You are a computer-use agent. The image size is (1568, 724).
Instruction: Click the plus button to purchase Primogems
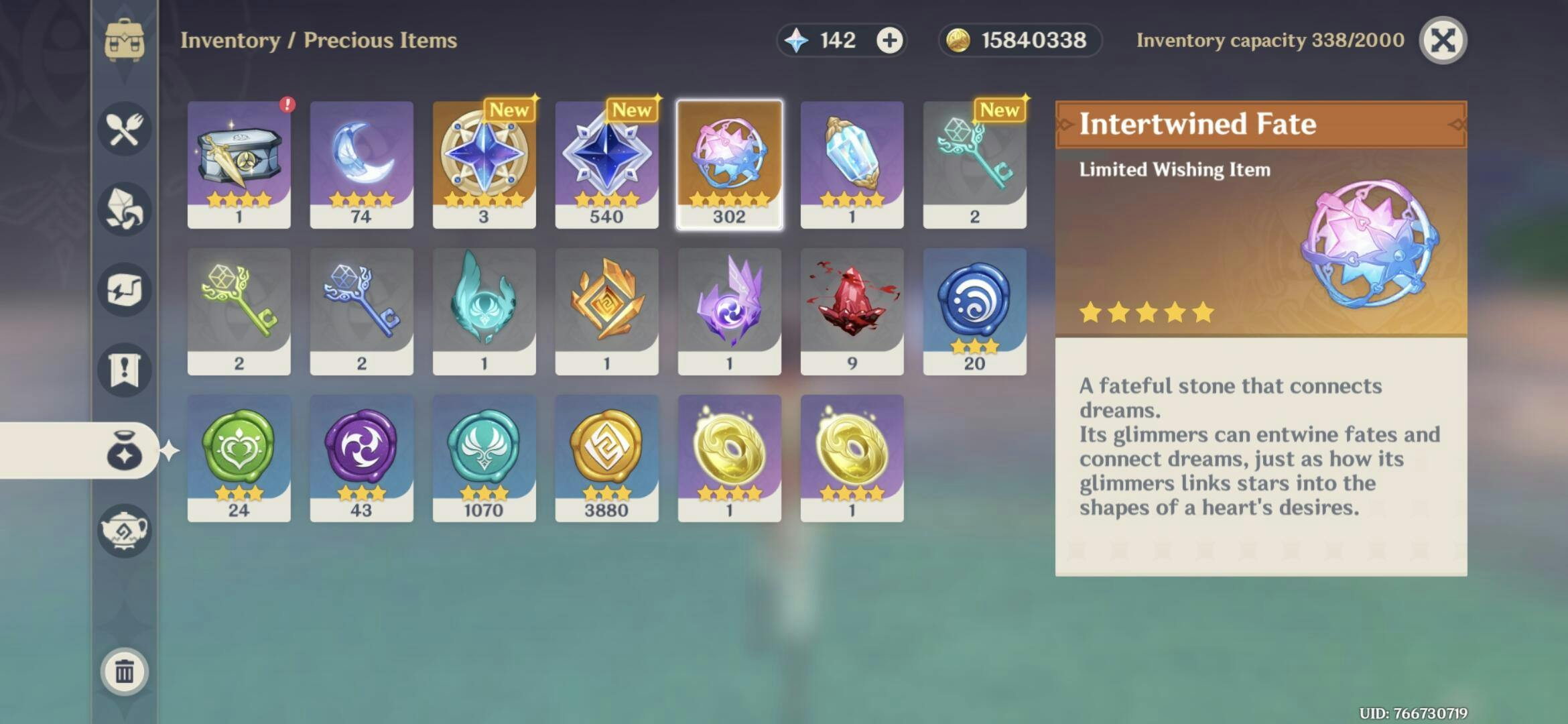891,40
